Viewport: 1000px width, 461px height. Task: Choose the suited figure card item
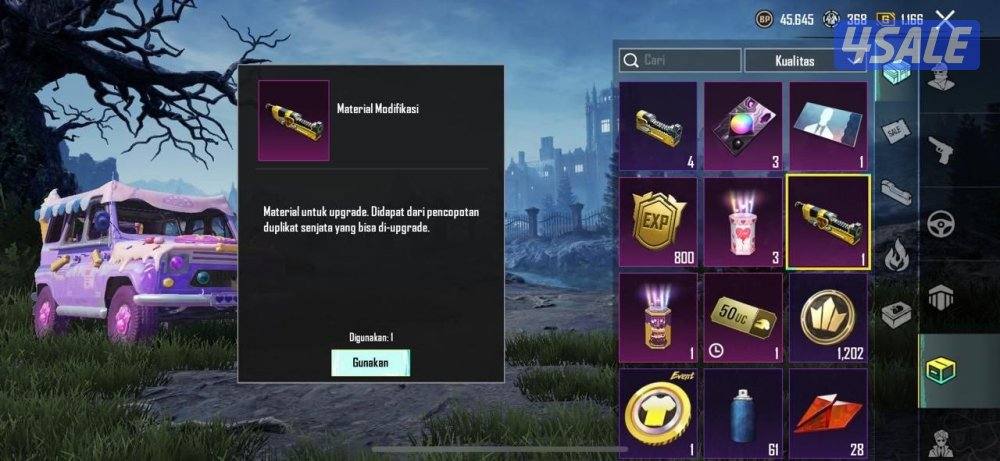828,125
